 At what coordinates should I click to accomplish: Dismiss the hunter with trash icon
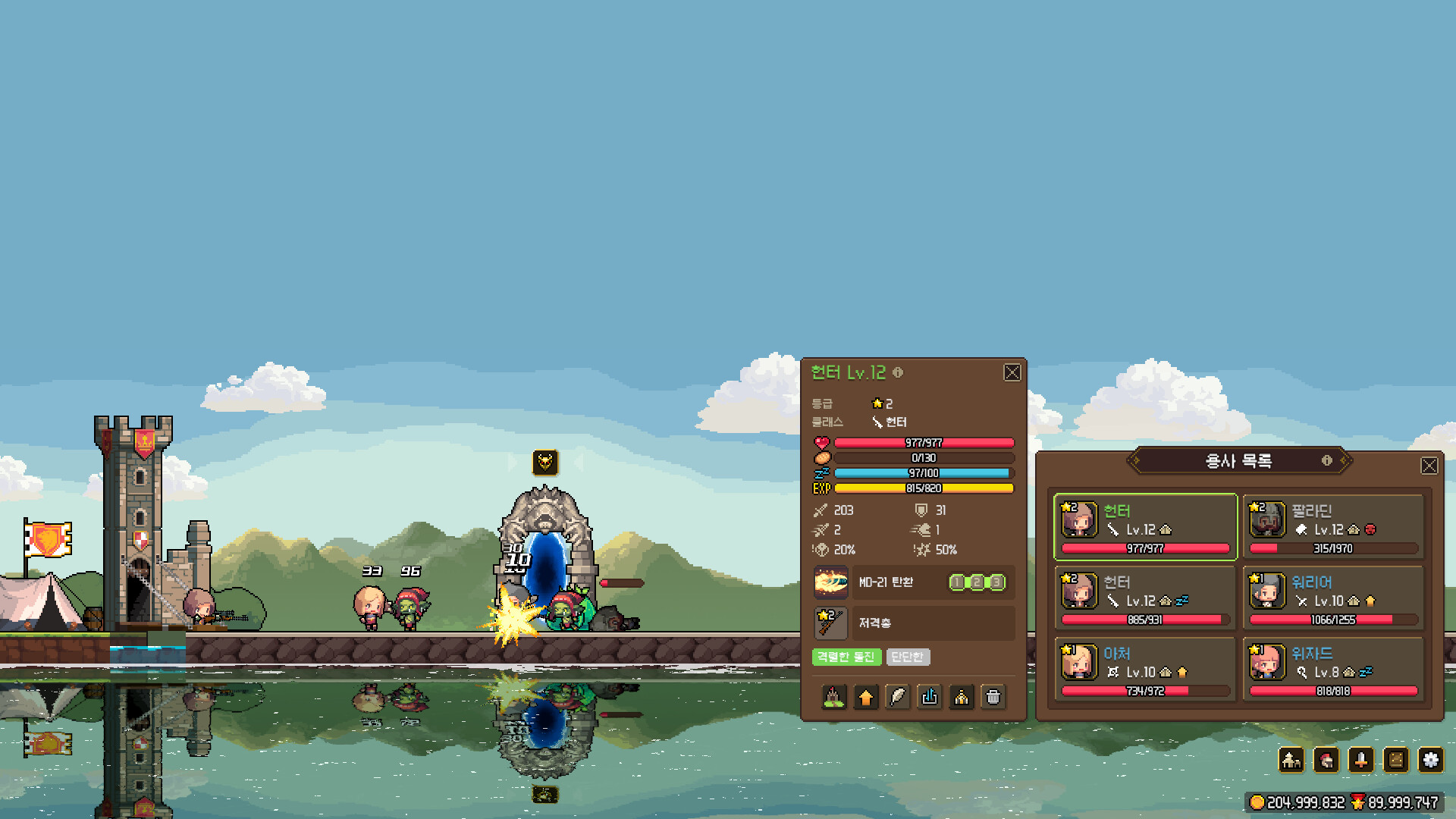[x=993, y=697]
